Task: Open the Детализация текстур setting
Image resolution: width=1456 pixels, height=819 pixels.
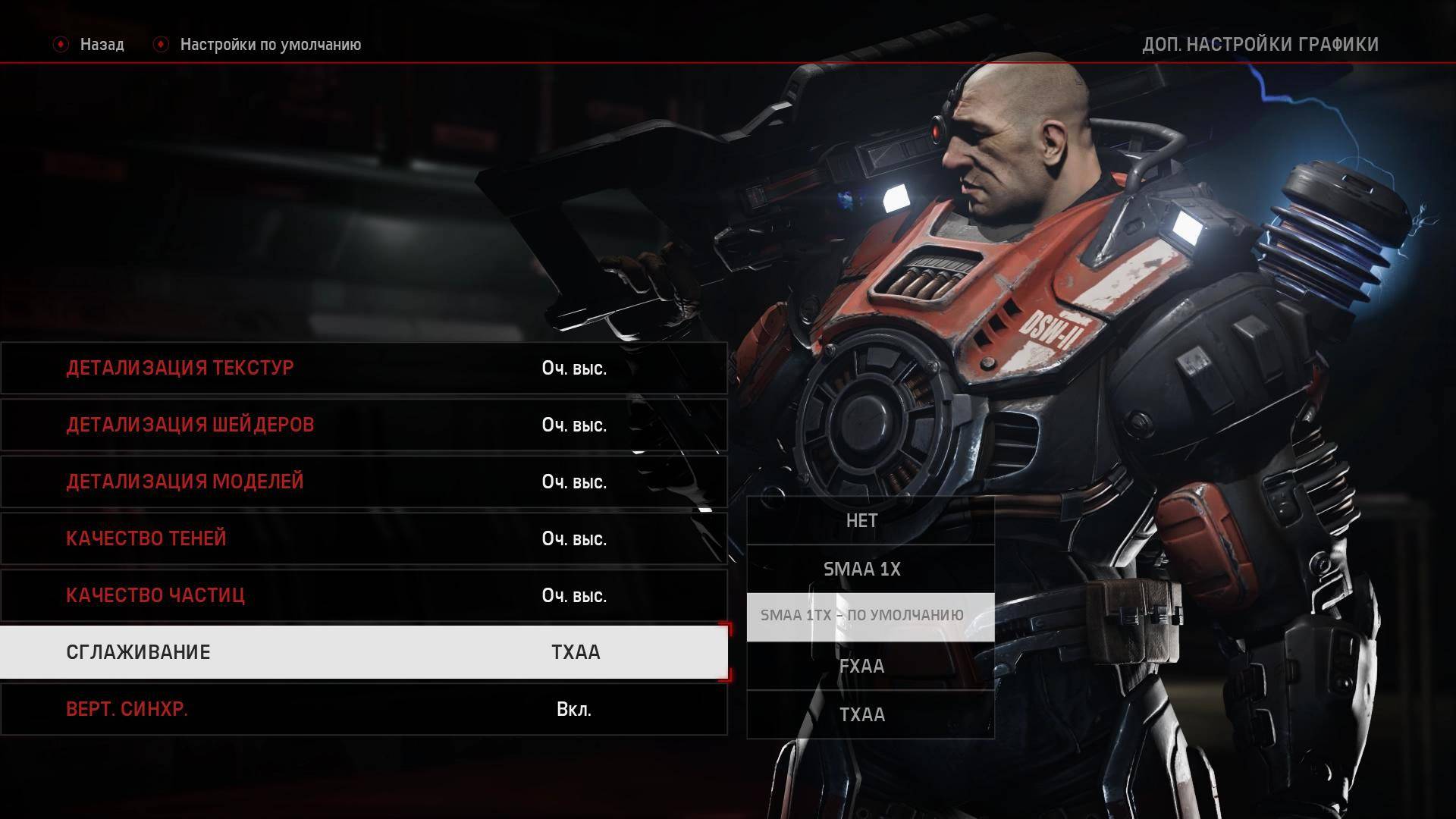Action: coord(364,368)
